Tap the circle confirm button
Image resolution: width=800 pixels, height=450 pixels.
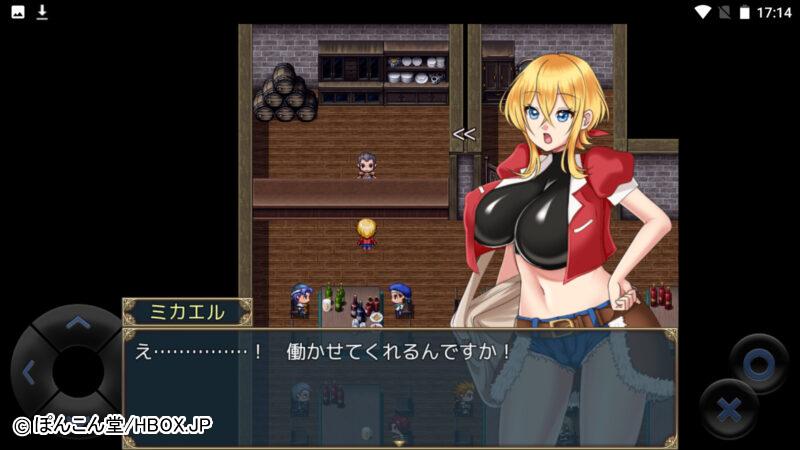[x=758, y=363]
